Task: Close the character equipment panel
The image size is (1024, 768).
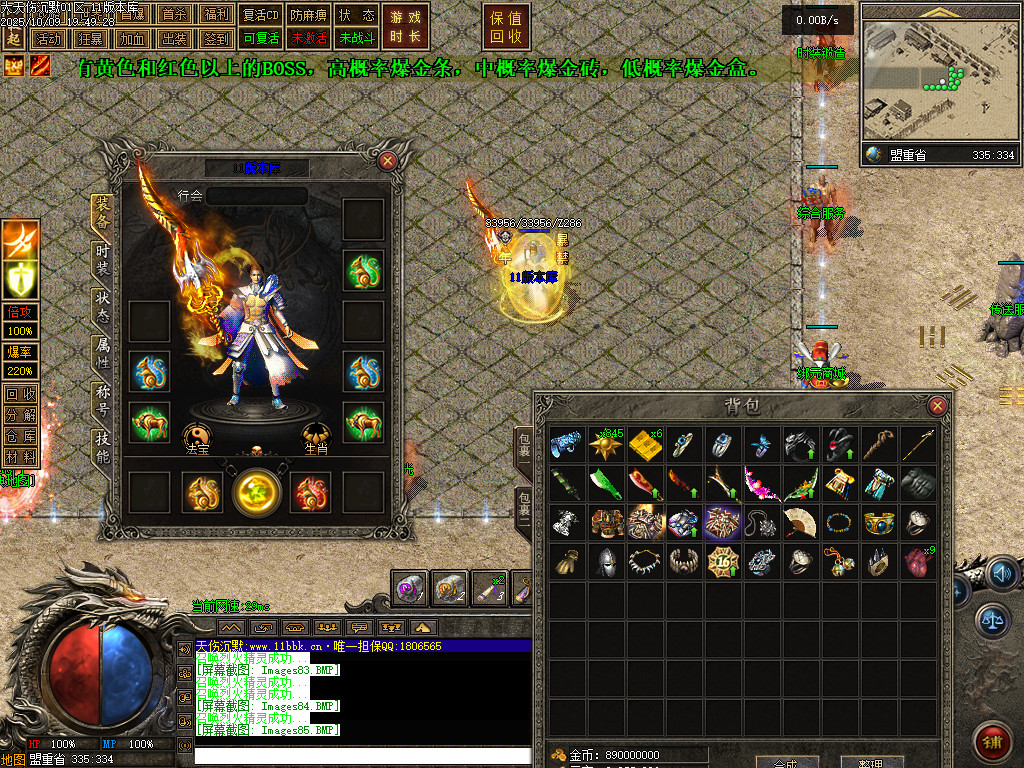Action: click(387, 160)
